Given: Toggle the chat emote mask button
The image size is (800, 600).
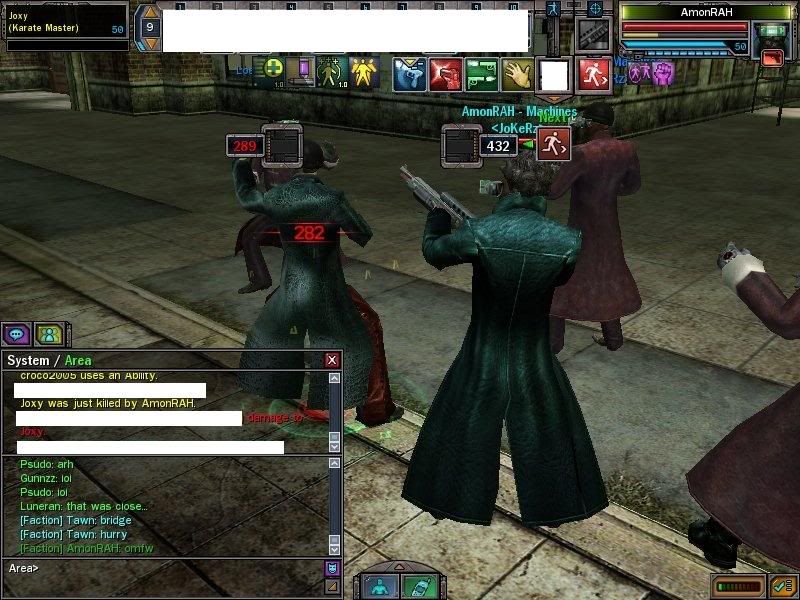Looking at the screenshot, I should (332, 568).
